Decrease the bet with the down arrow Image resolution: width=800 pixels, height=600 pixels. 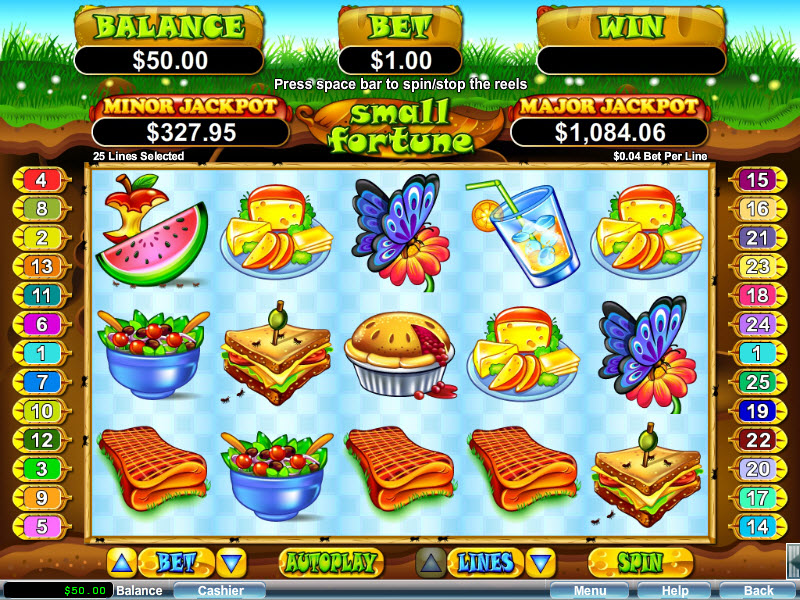pos(231,562)
